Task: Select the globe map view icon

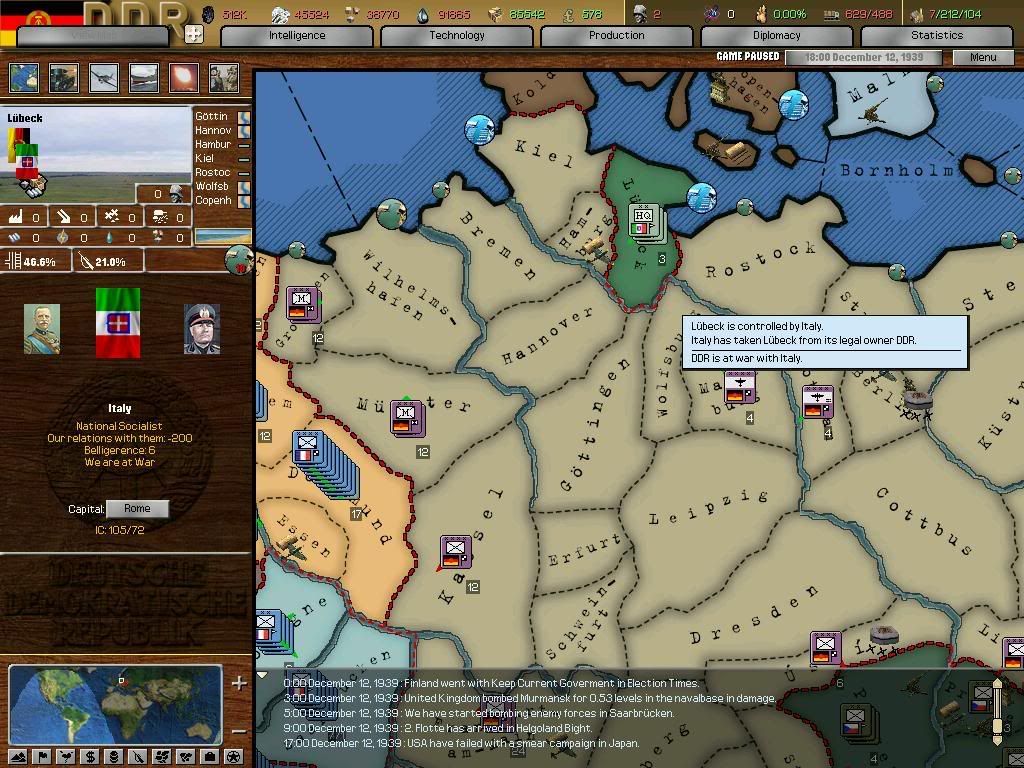Action: 24,78
